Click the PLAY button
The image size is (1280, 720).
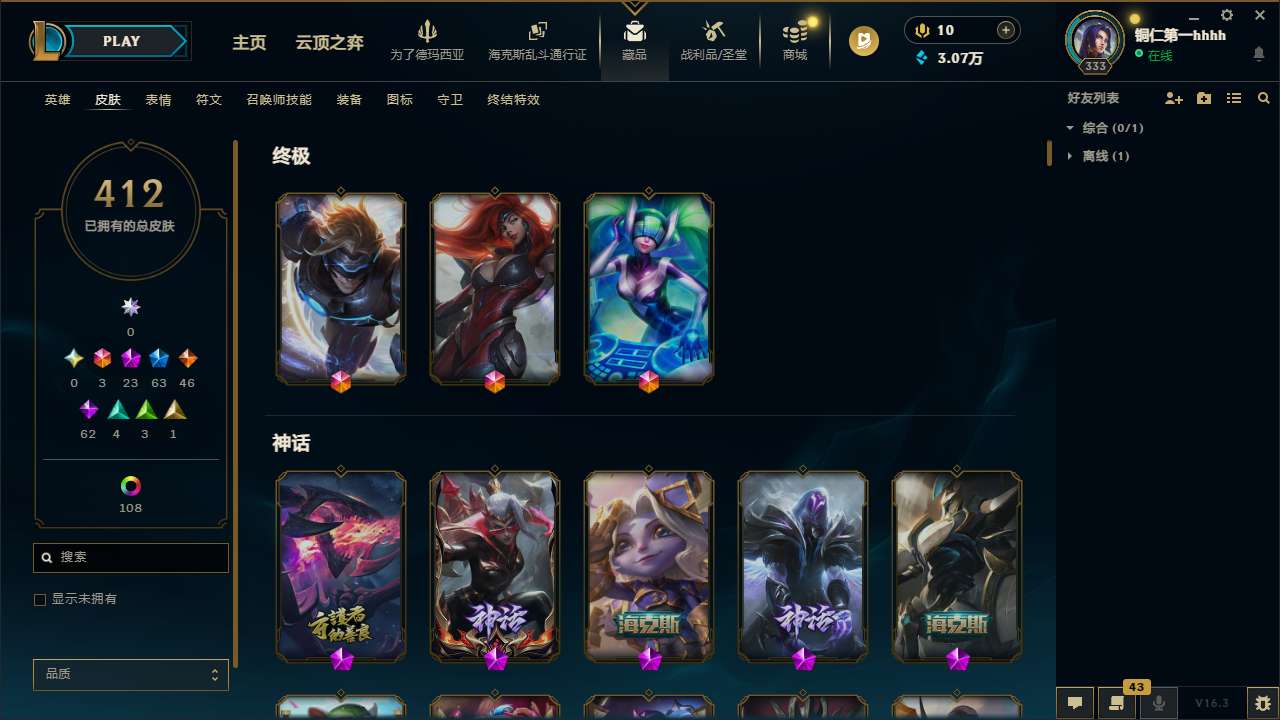(x=121, y=41)
